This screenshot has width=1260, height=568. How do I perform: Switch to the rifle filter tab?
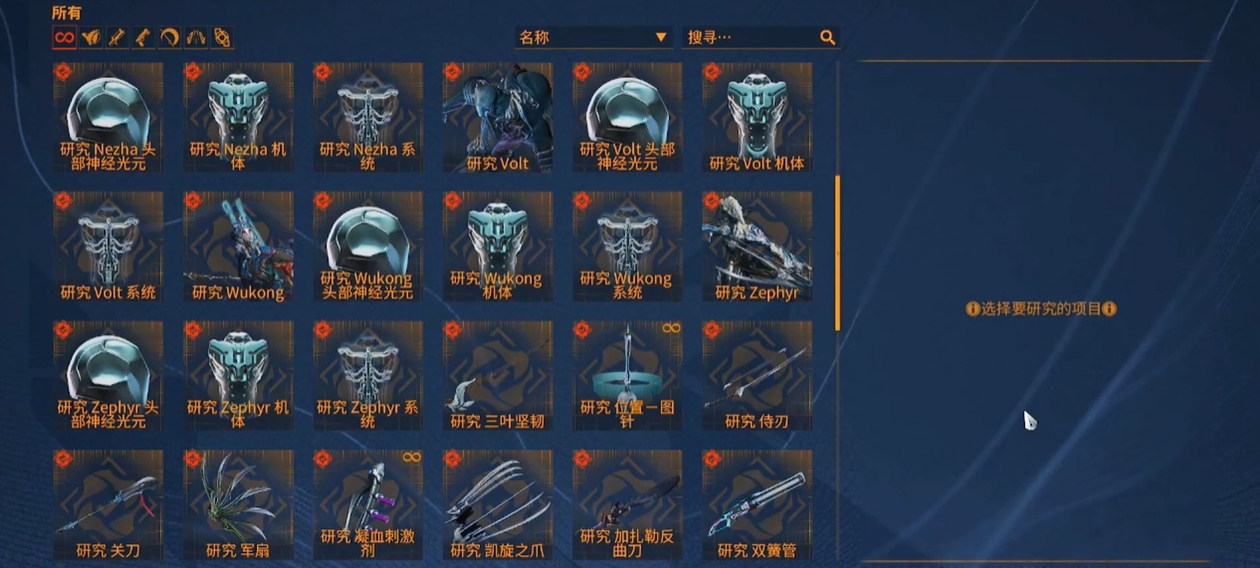(x=117, y=38)
